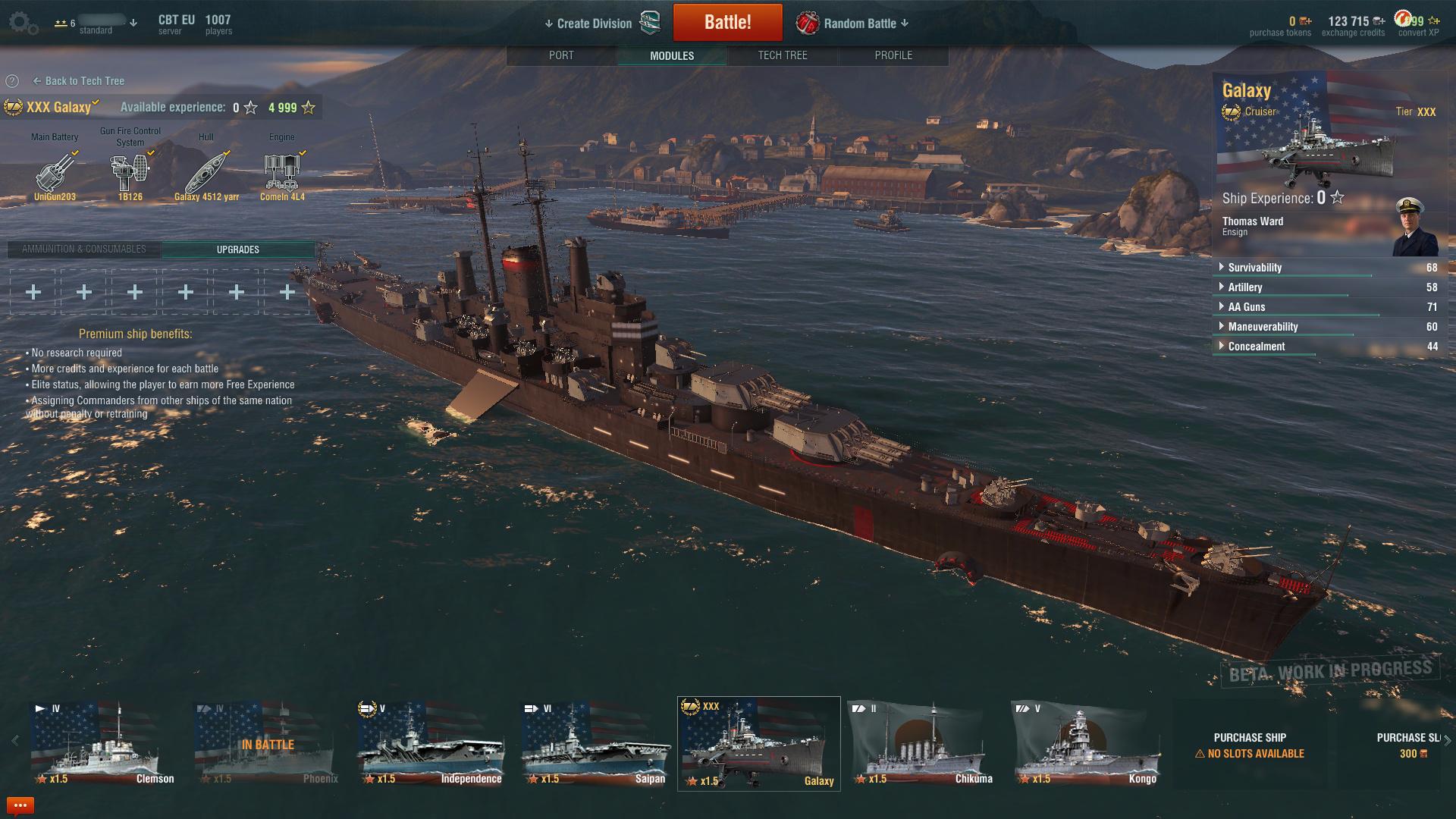Image resolution: width=1456 pixels, height=819 pixels.
Task: Choose the Independence carrier in the carousel
Action: [x=430, y=744]
